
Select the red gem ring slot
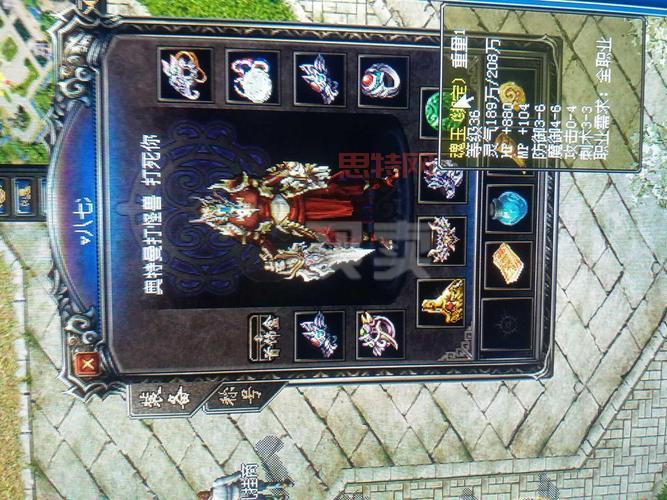click(x=383, y=81)
